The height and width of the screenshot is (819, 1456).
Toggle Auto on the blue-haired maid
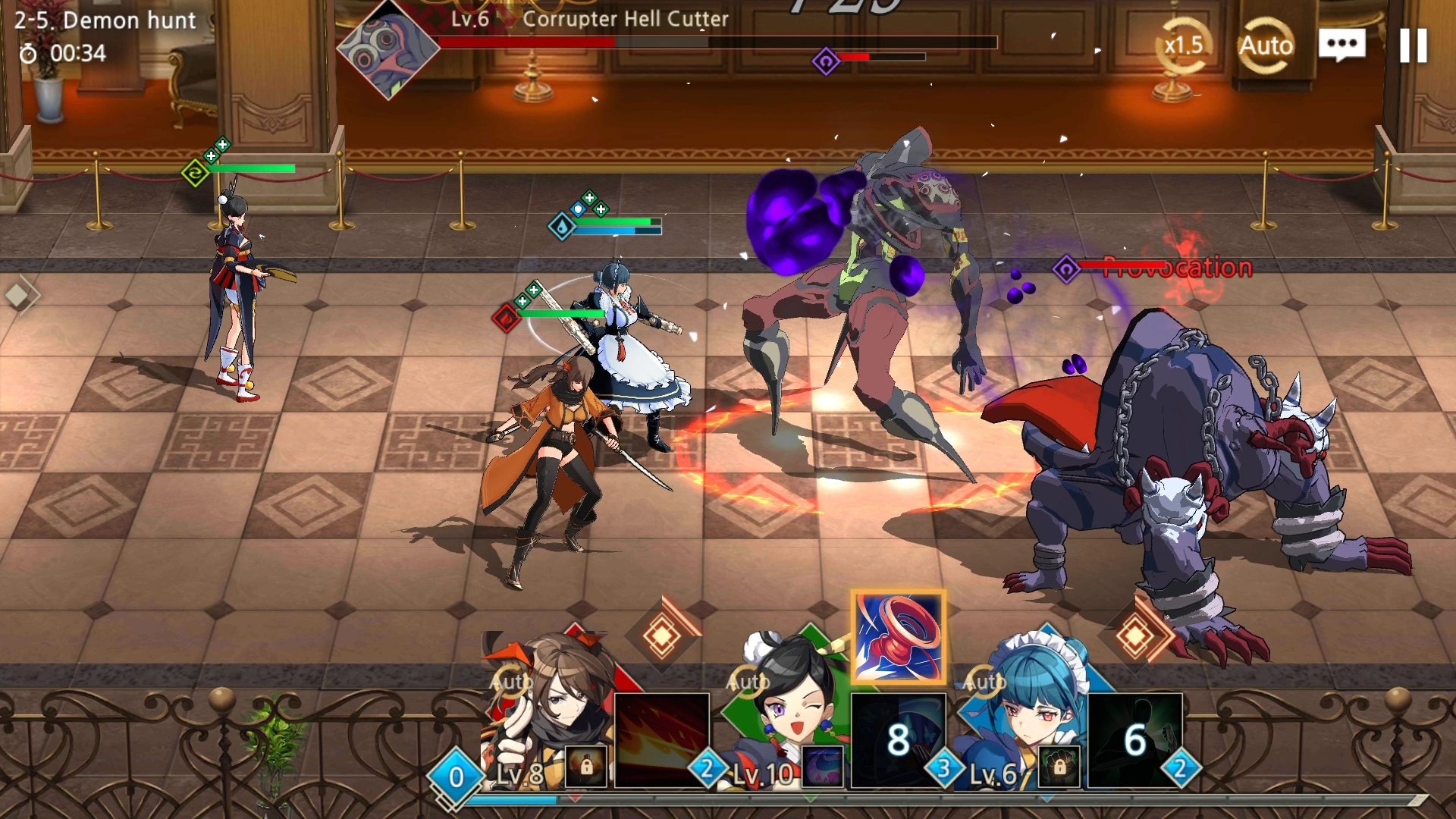pos(984,682)
